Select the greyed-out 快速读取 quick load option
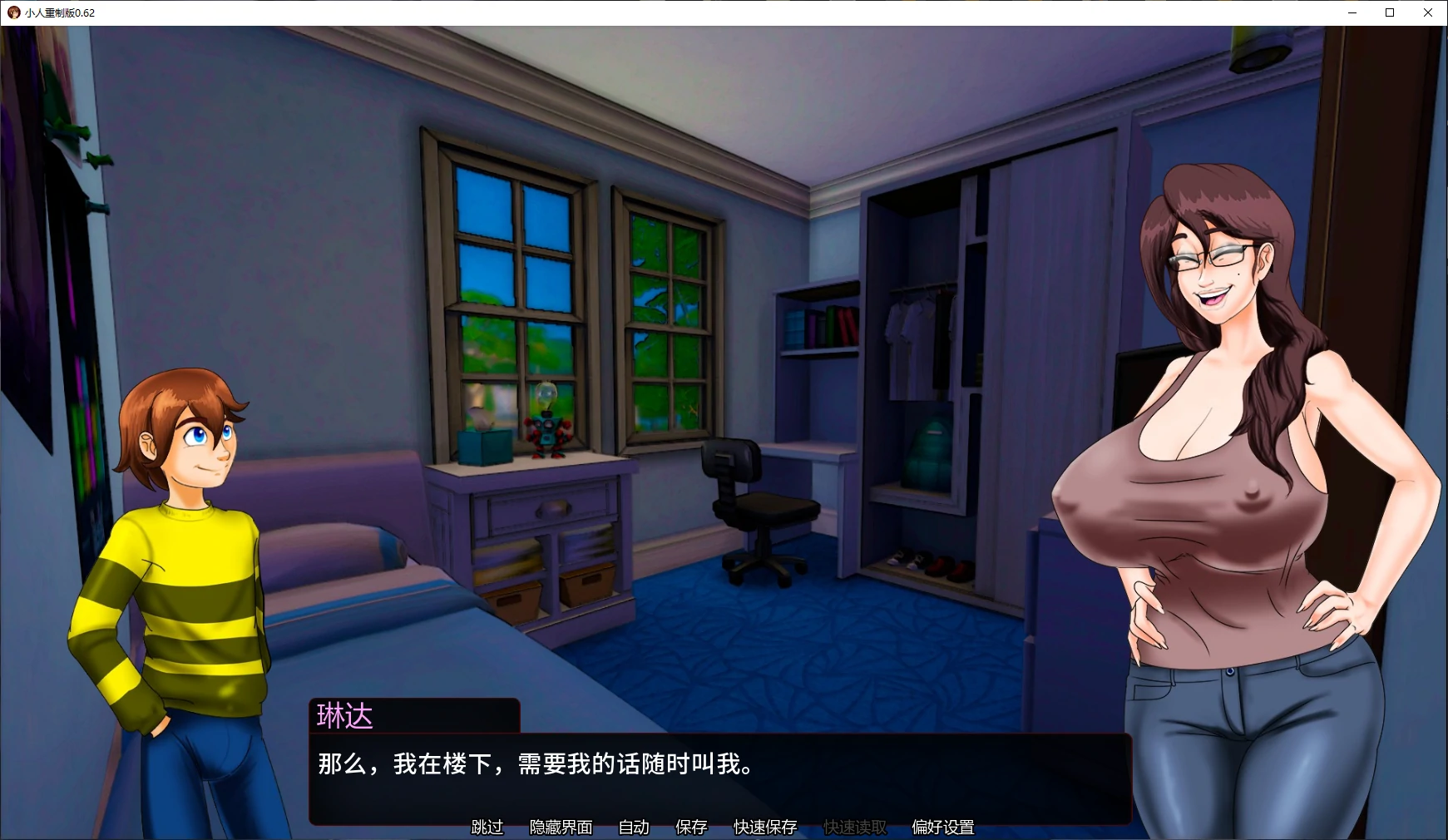Screen dimensions: 1448x840 (853, 828)
